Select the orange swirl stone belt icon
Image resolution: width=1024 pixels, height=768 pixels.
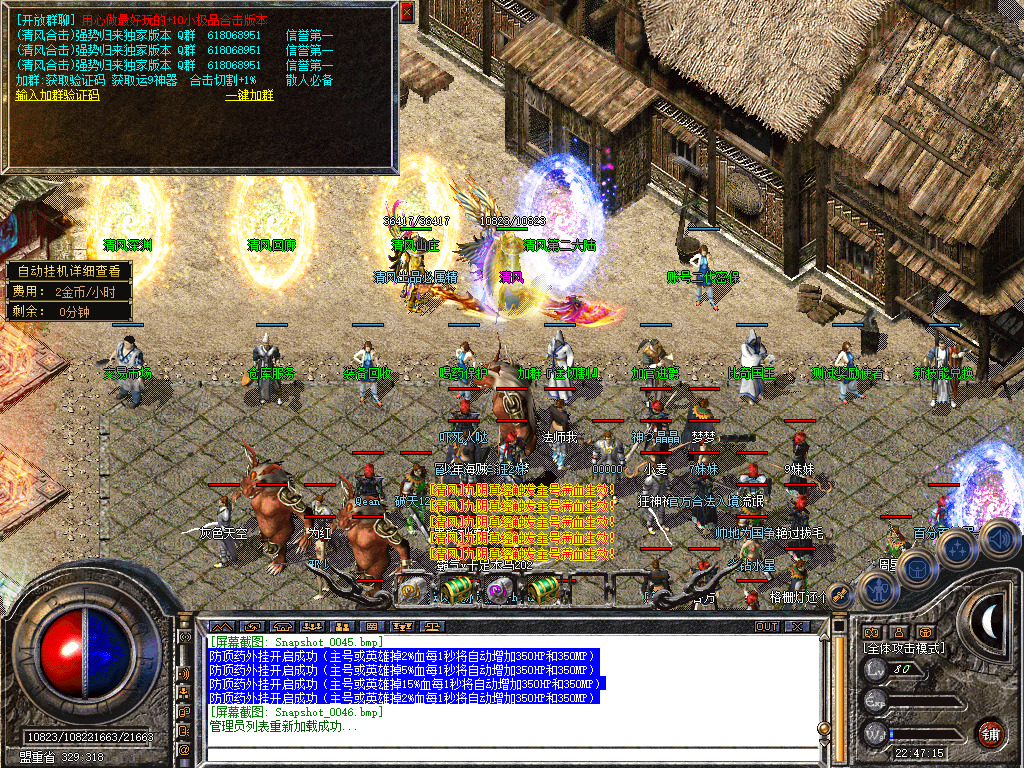click(x=411, y=591)
